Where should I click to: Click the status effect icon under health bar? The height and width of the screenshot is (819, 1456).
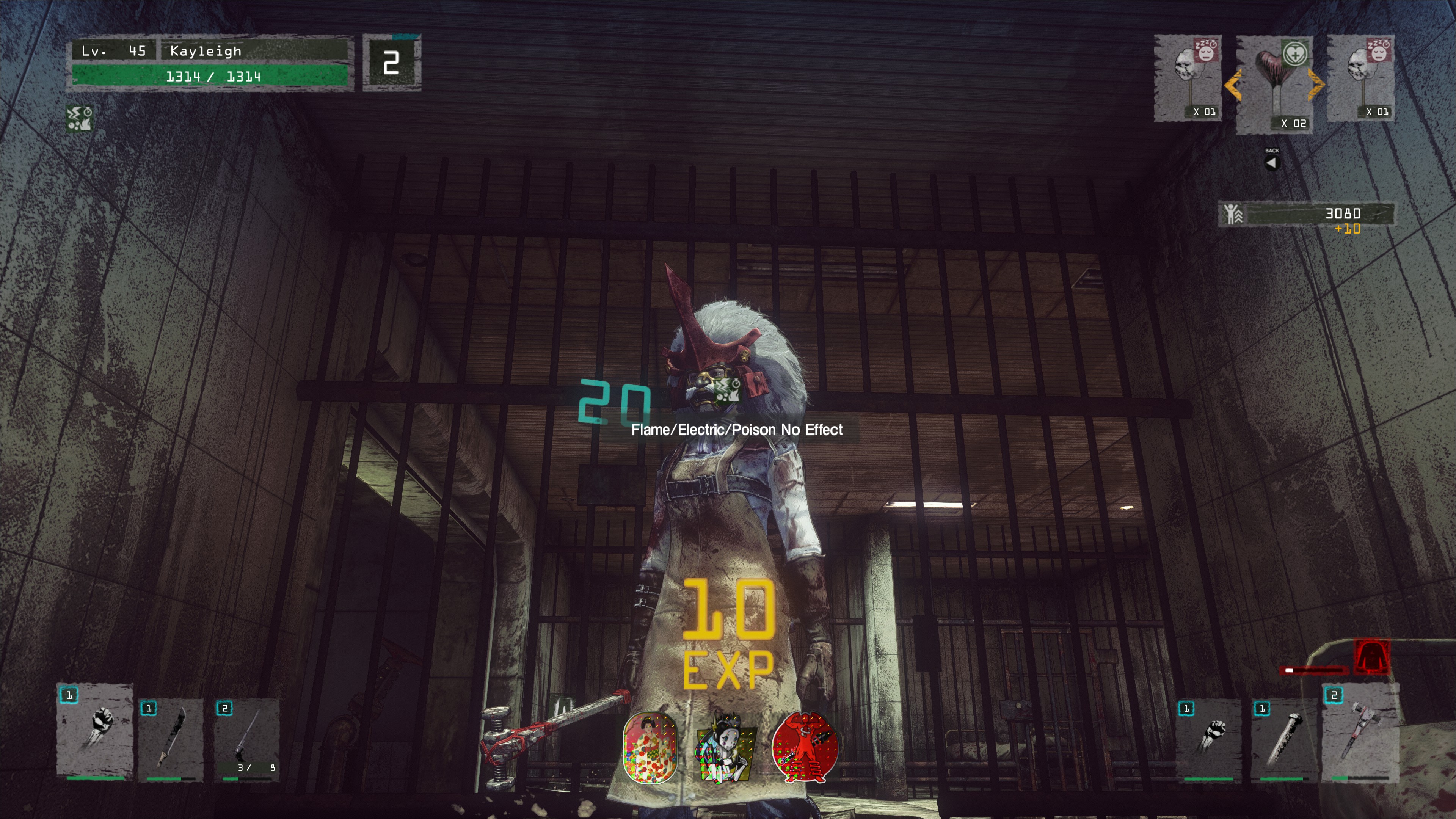click(79, 118)
